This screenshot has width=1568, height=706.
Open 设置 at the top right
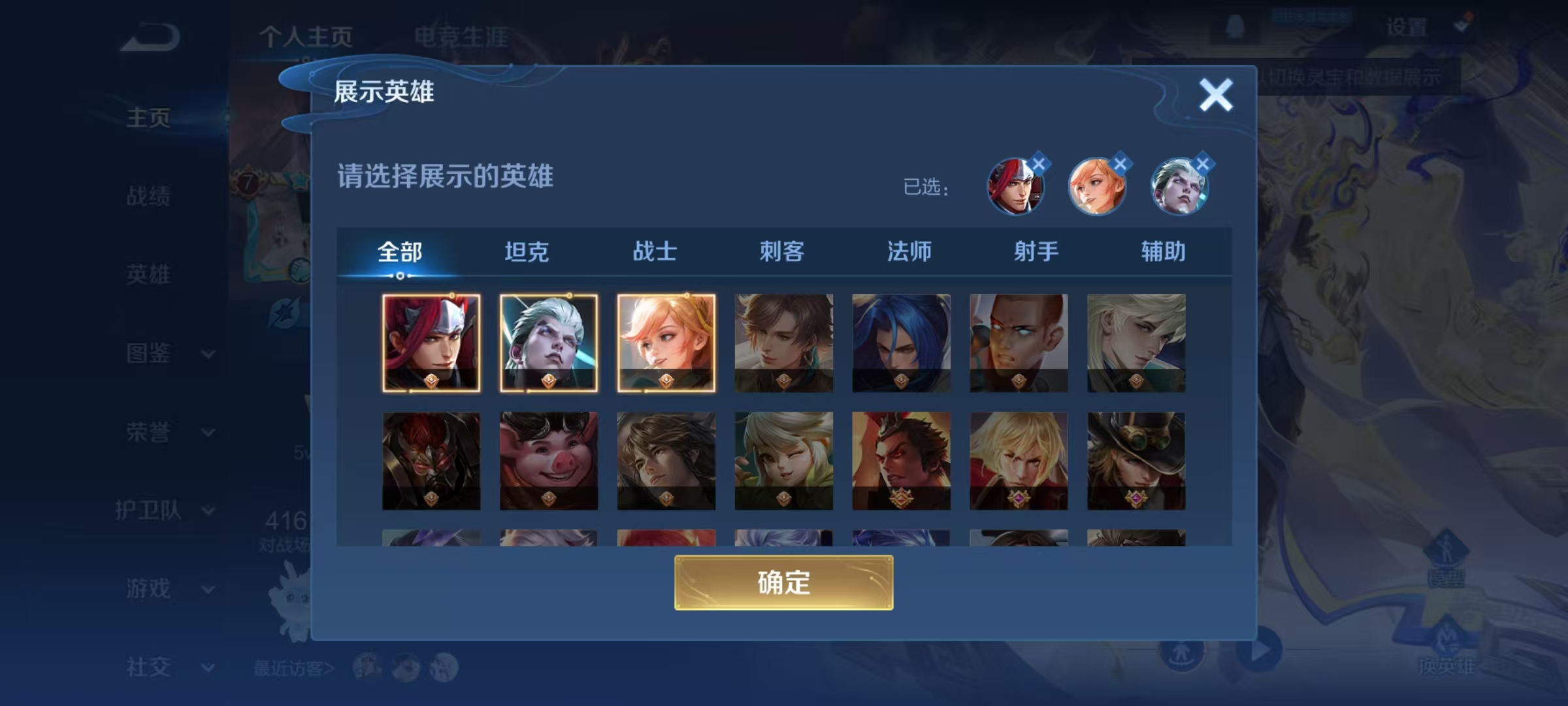pos(1405,27)
